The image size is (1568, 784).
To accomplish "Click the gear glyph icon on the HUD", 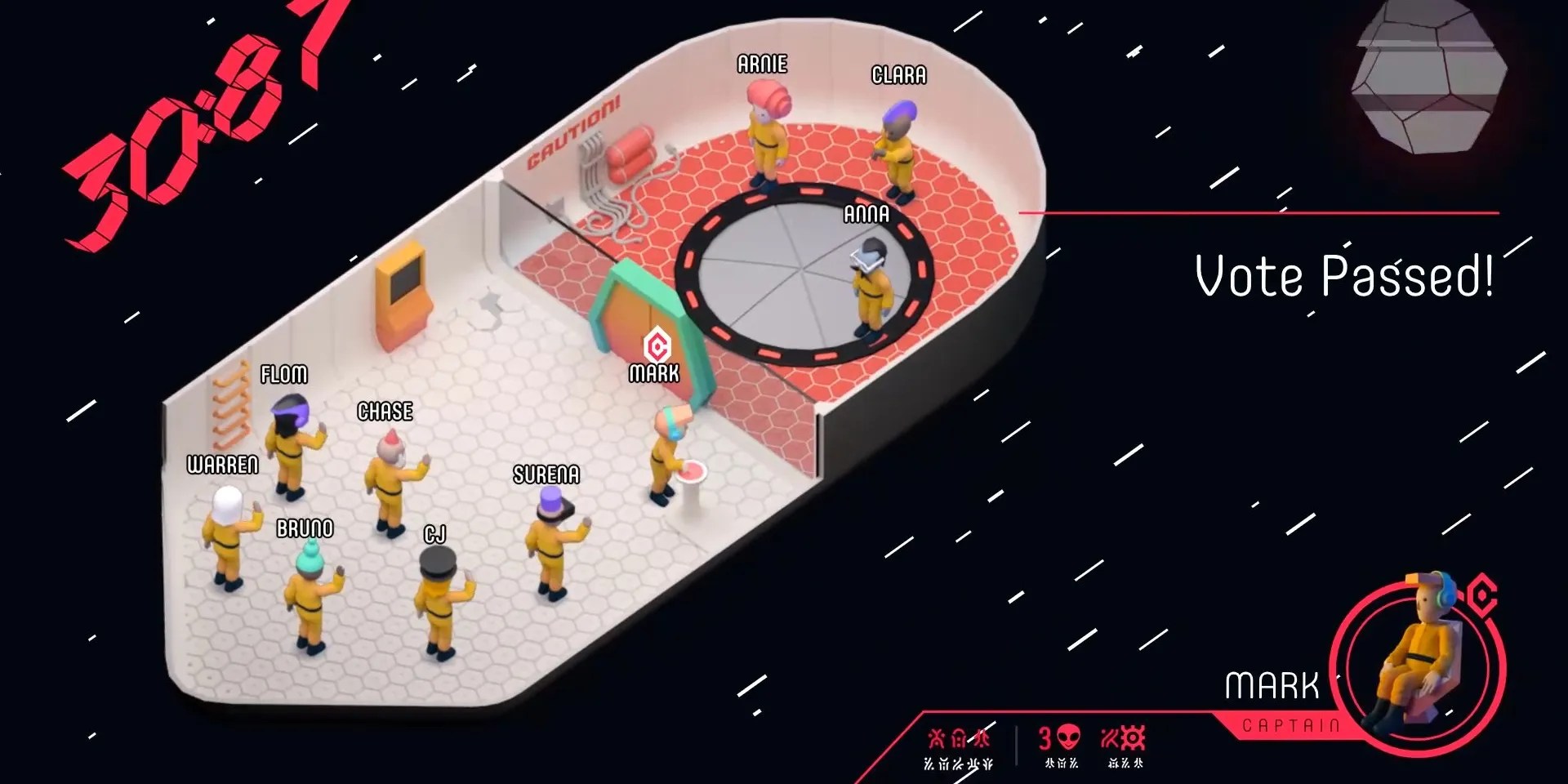I will pyautogui.click(x=1134, y=739).
